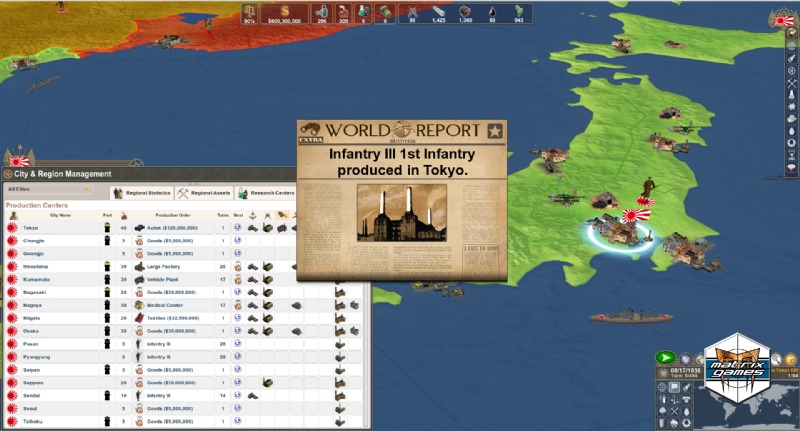Click the globe map filter icon
Viewport: 800px width, 431px height.
click(x=662, y=388)
